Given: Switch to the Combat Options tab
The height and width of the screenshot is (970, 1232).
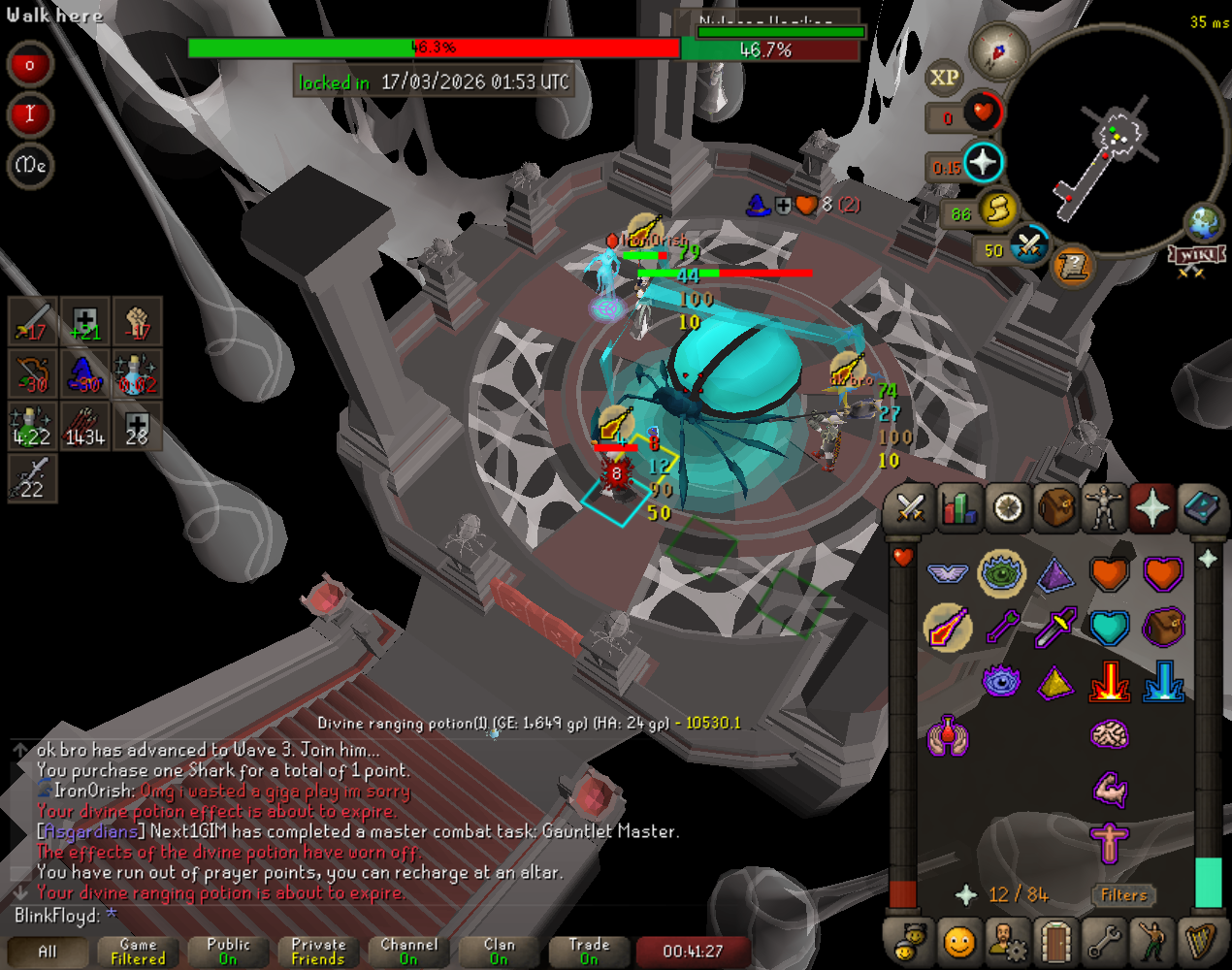Looking at the screenshot, I should 910,507.
